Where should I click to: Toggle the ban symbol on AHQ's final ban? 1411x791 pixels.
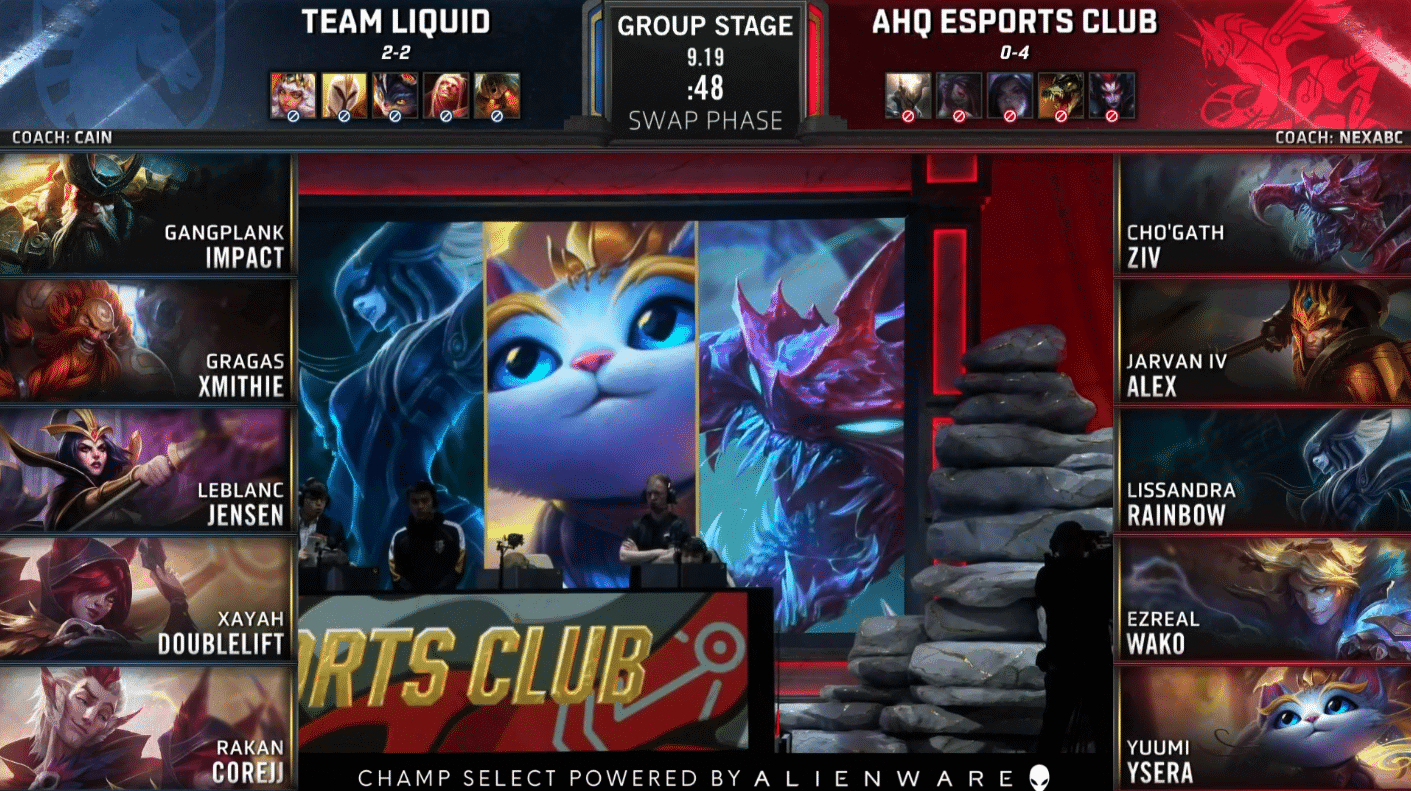pyautogui.click(x=1112, y=114)
